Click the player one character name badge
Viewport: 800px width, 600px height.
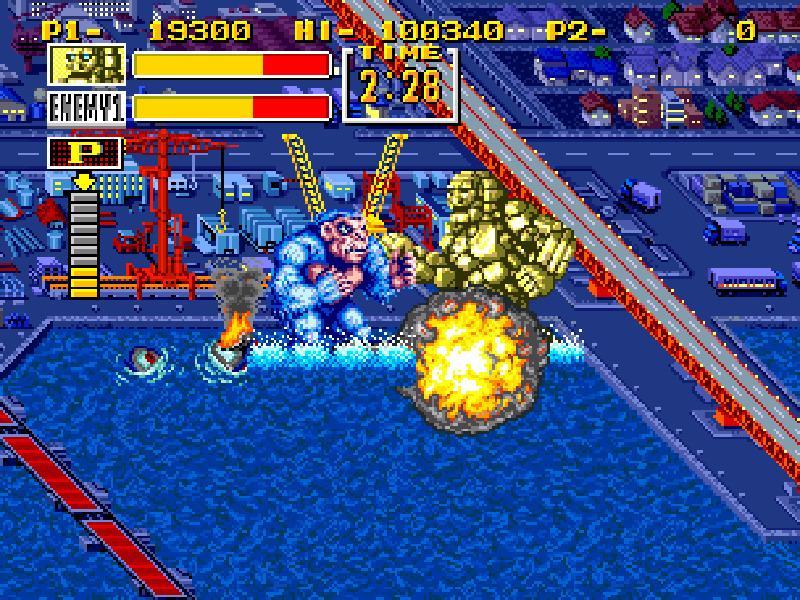pos(87,65)
